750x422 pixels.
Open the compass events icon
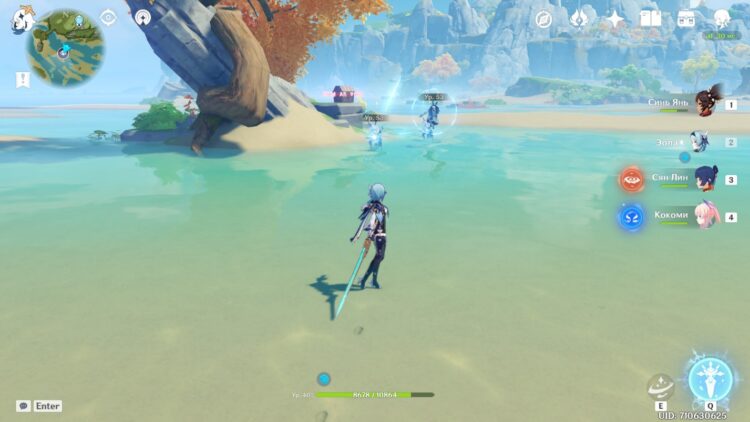click(x=544, y=19)
